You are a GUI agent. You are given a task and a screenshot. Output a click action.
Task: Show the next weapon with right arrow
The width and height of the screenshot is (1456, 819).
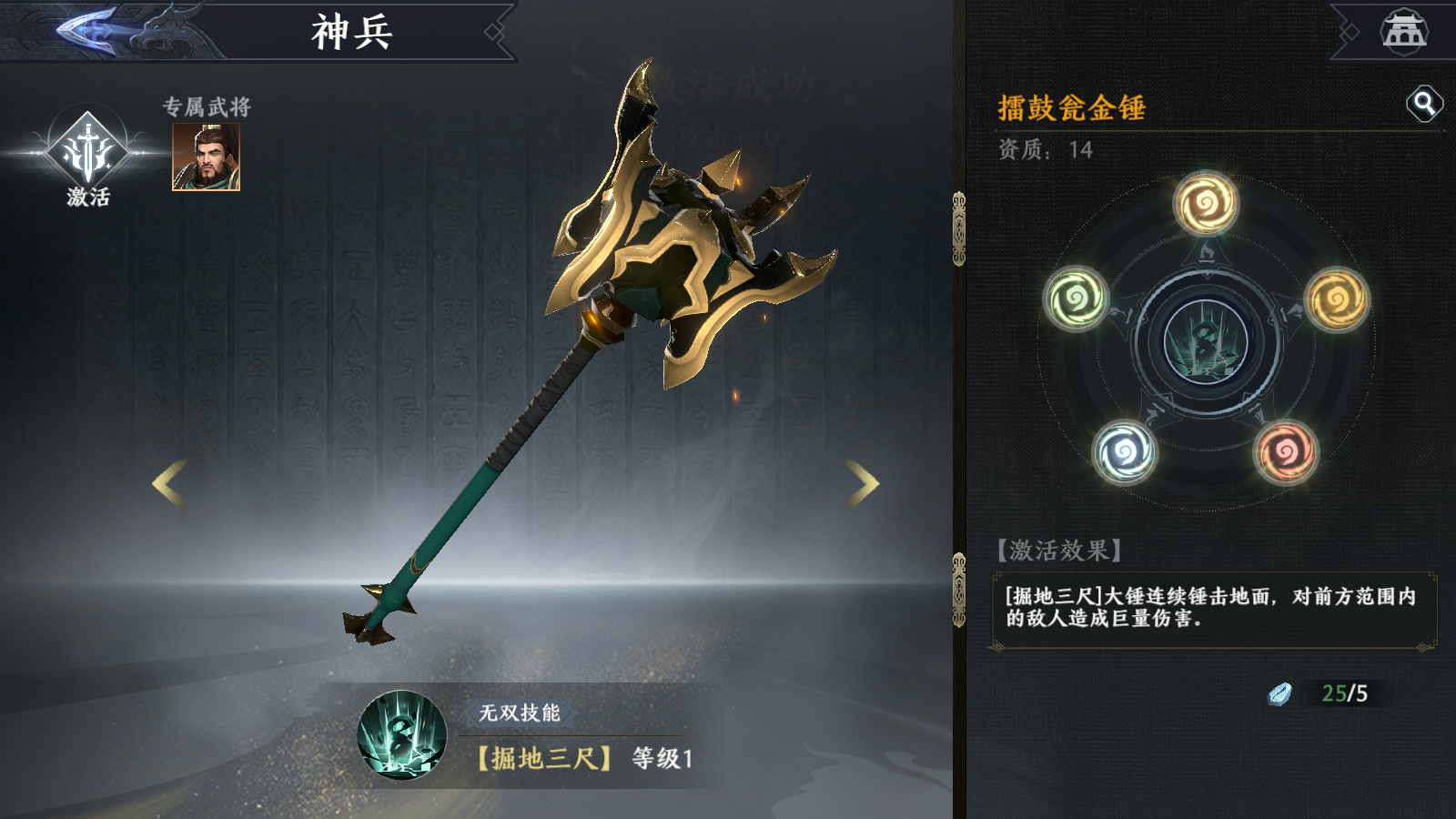pos(863,482)
